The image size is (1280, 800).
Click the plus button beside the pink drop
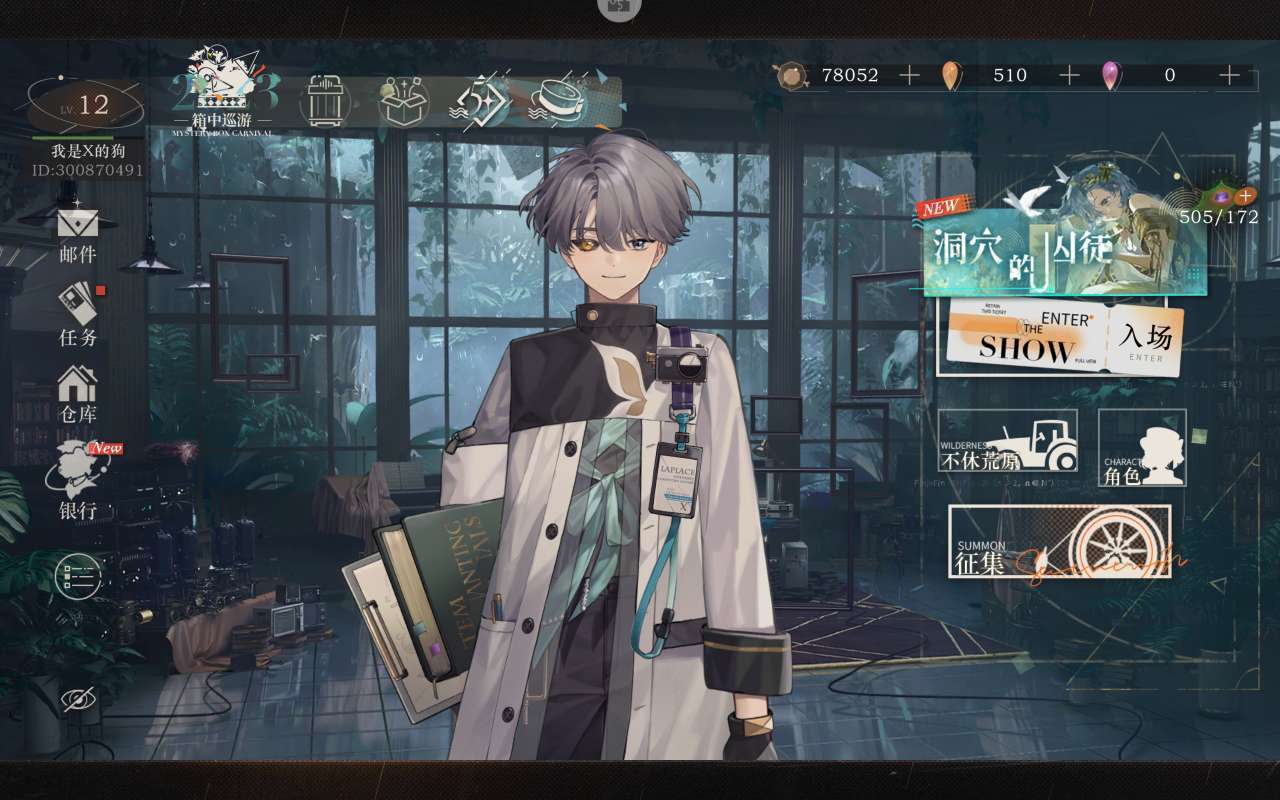(1229, 75)
